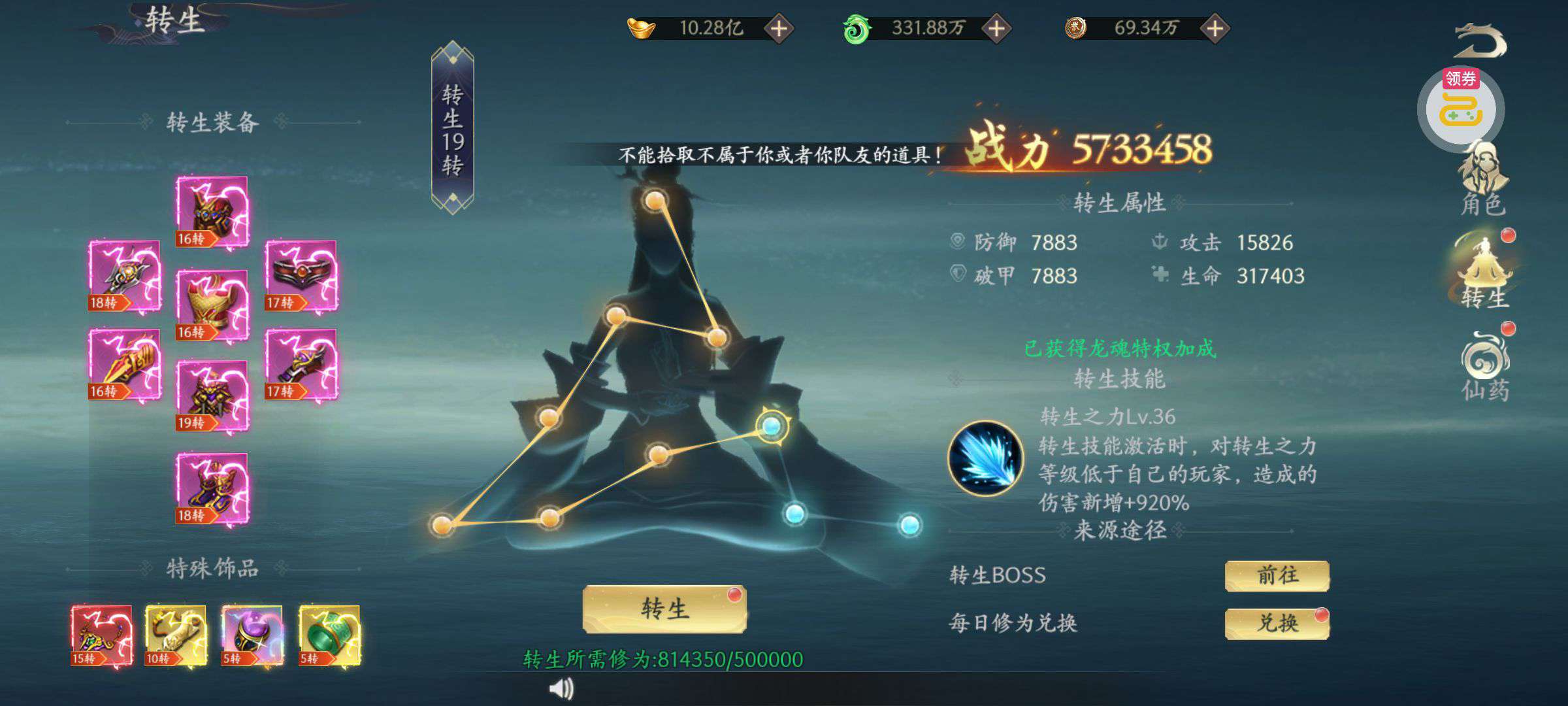1568x706 pixels.
Task: Select the 19转 armor equipment slot
Action: [212, 395]
